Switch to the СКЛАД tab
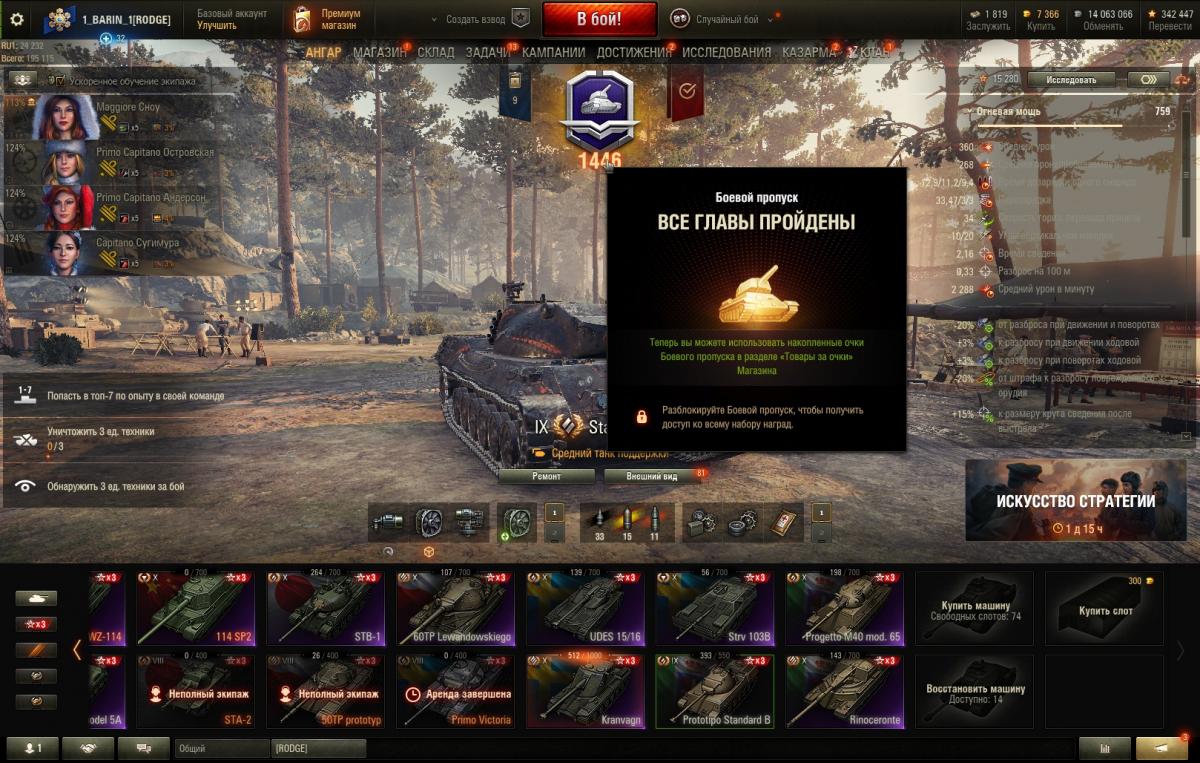1200x763 pixels. (x=436, y=52)
